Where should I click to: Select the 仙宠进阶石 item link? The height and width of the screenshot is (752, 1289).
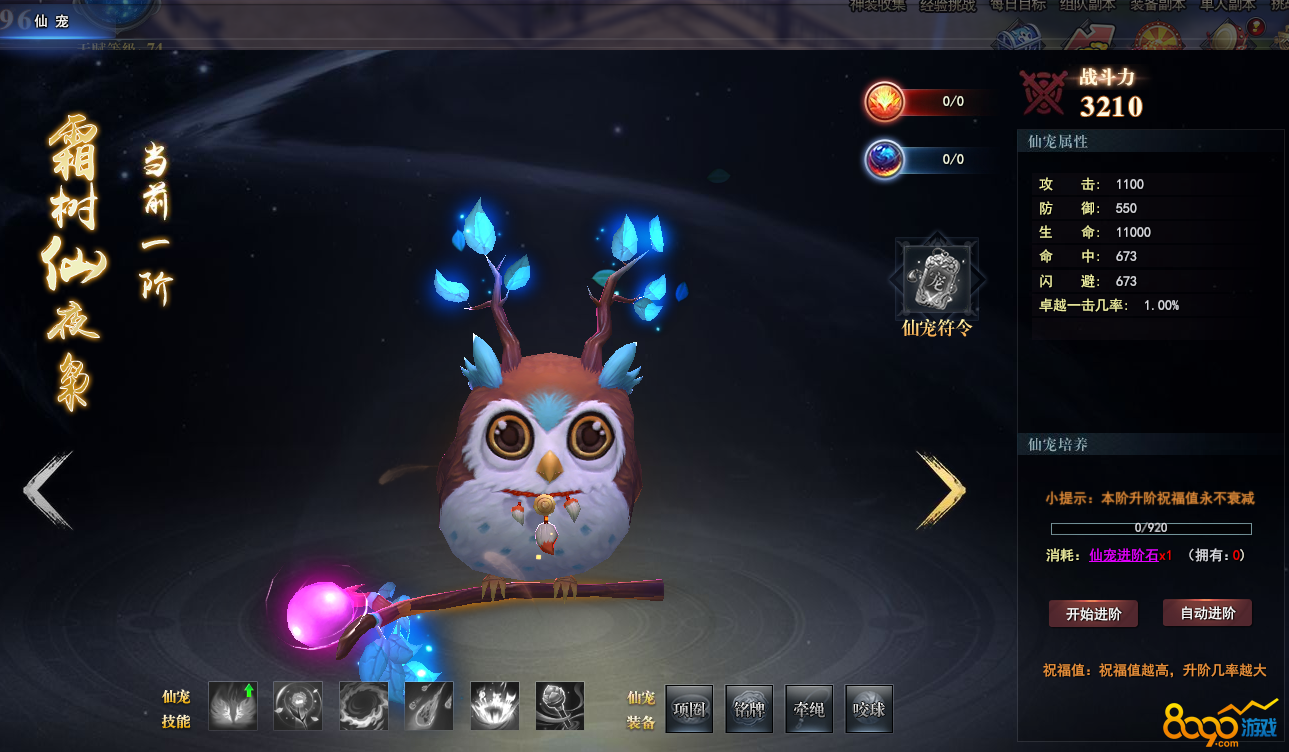(1123, 555)
